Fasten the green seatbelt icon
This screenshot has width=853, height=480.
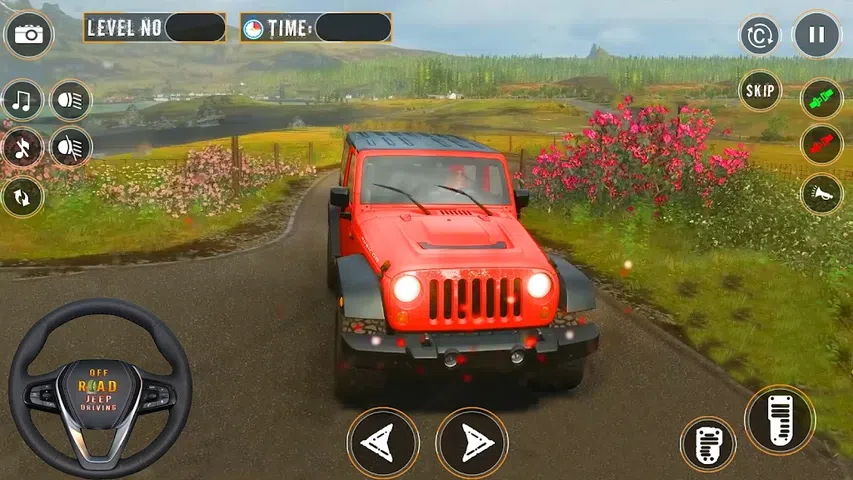click(x=822, y=99)
